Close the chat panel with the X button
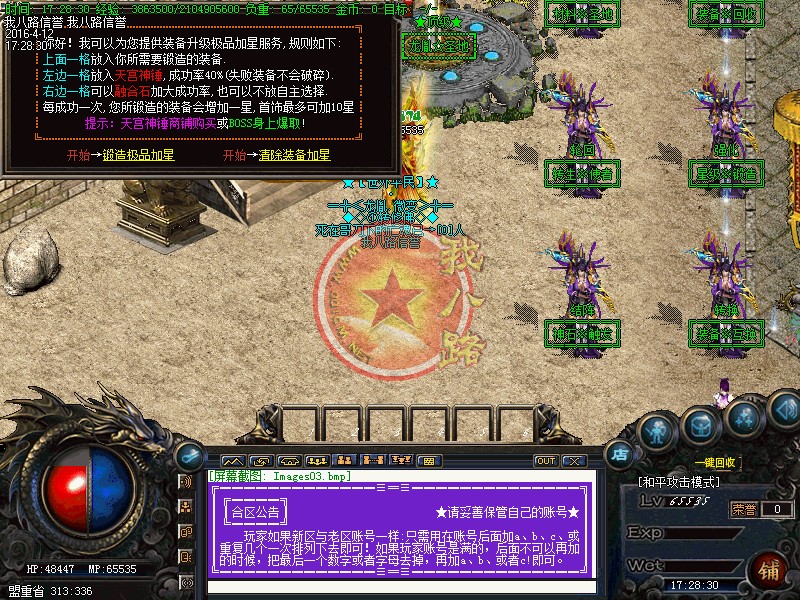Image resolution: width=800 pixels, height=600 pixels. pyautogui.click(x=573, y=461)
